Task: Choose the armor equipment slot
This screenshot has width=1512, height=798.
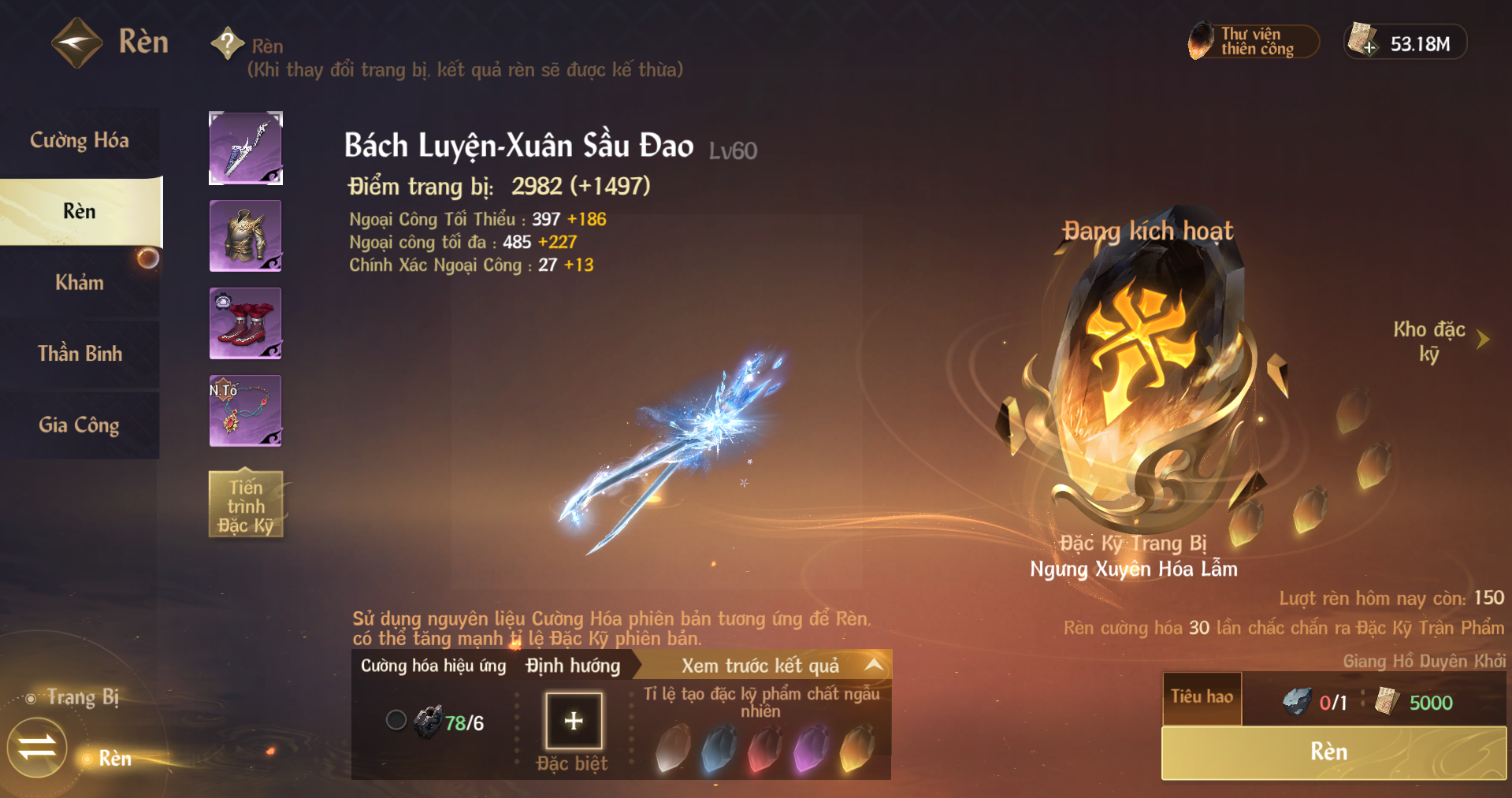Action: (246, 236)
